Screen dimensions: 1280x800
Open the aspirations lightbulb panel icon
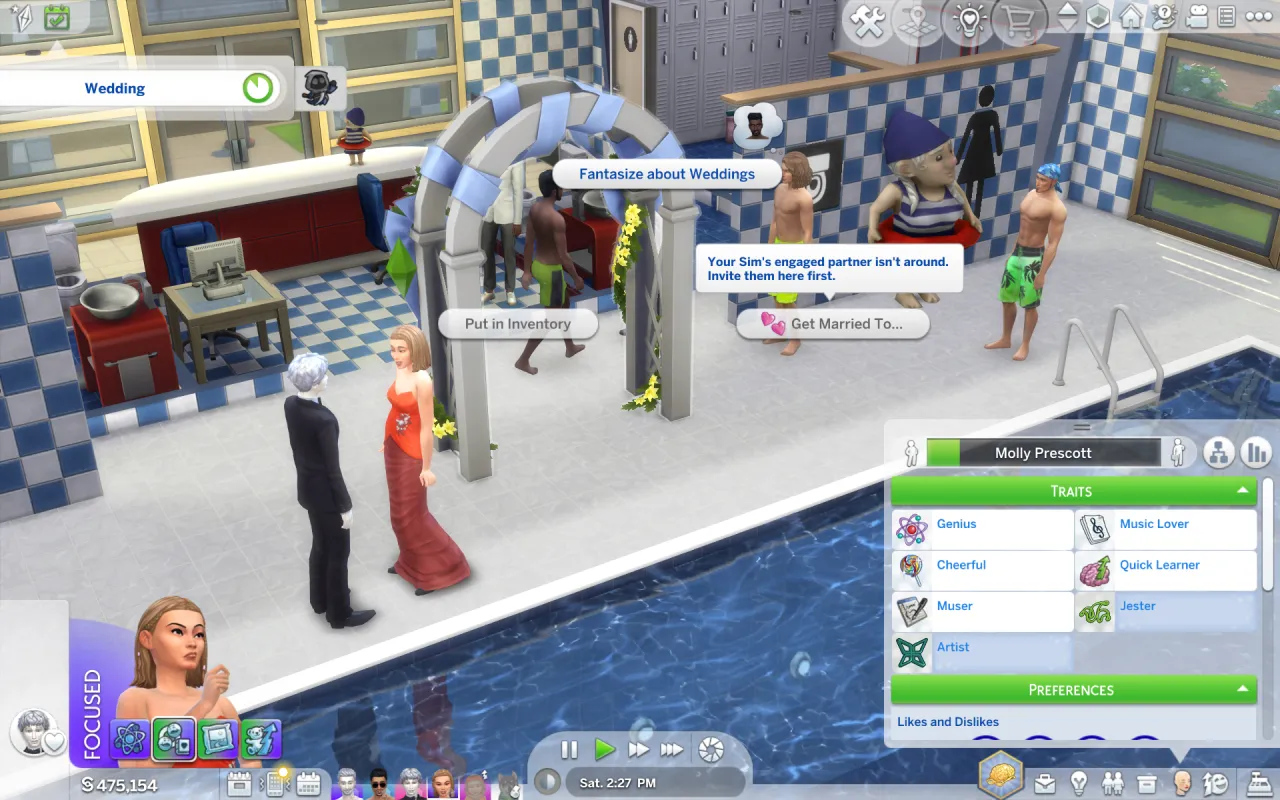pyautogui.click(x=1080, y=785)
